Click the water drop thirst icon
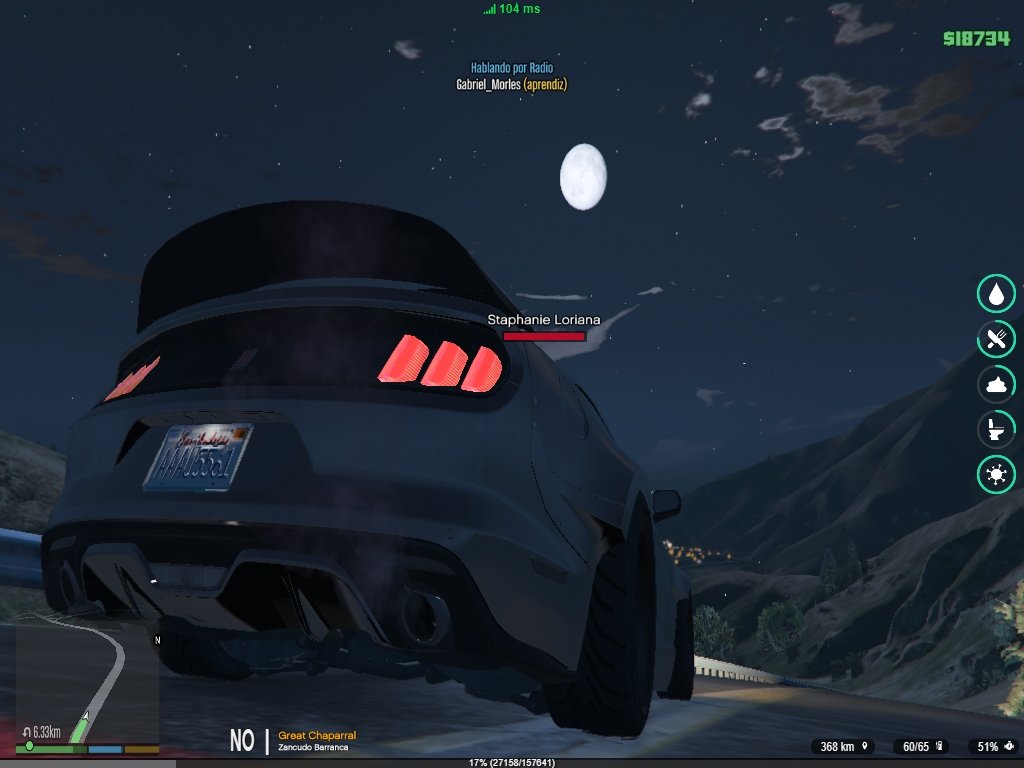The image size is (1024, 768). coord(996,293)
